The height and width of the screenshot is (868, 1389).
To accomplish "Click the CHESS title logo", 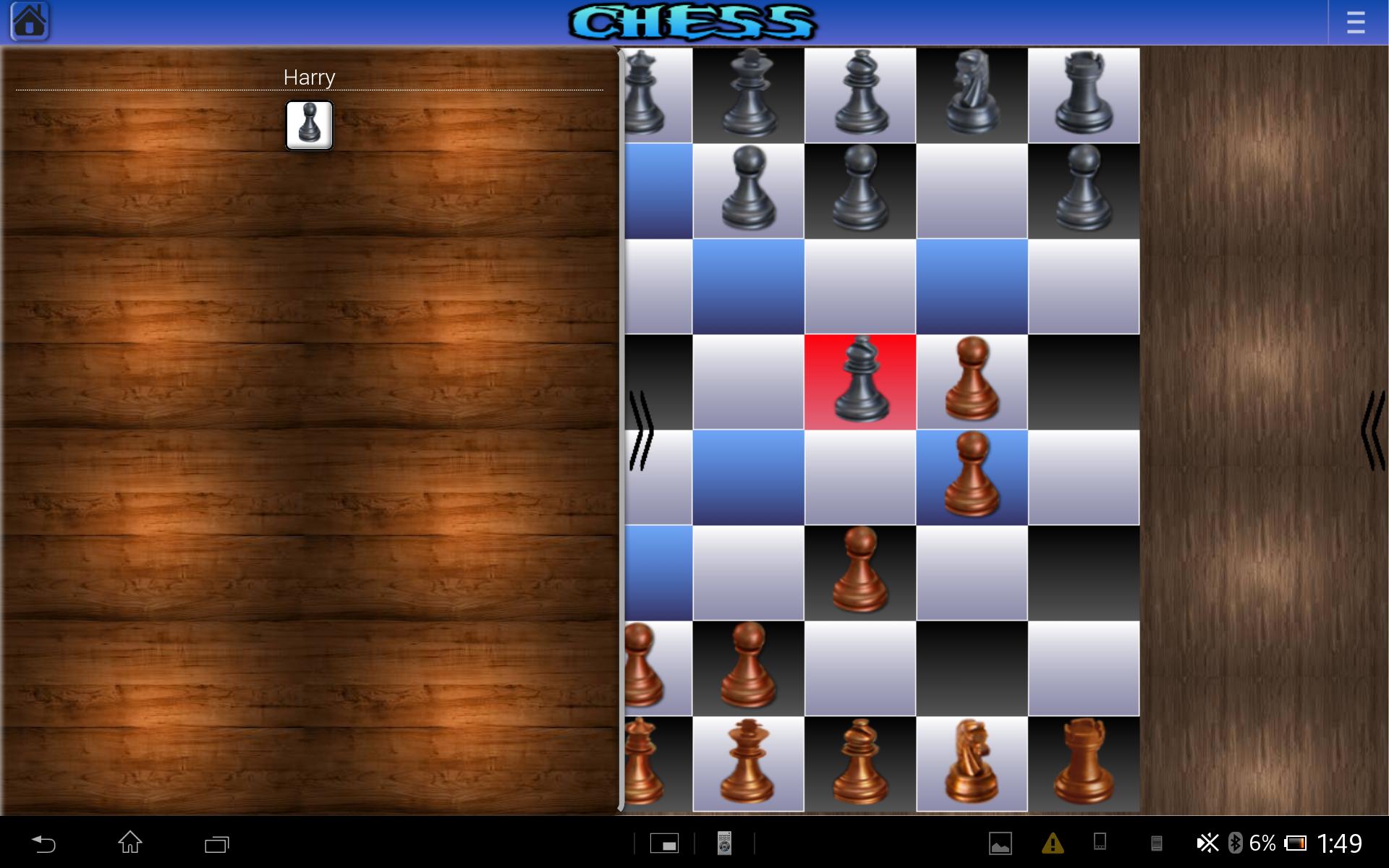I will tap(694, 22).
